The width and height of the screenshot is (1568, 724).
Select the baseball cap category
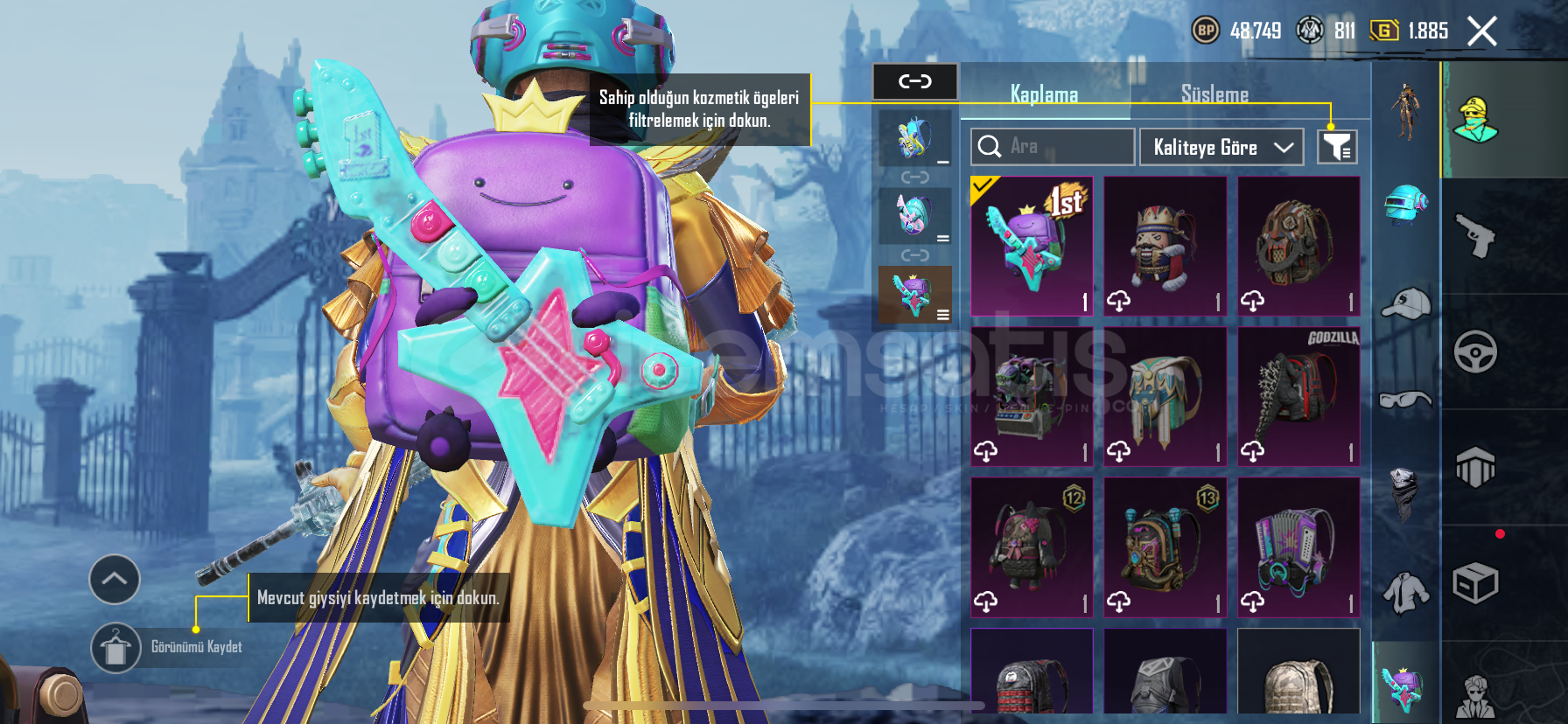coord(1405,303)
